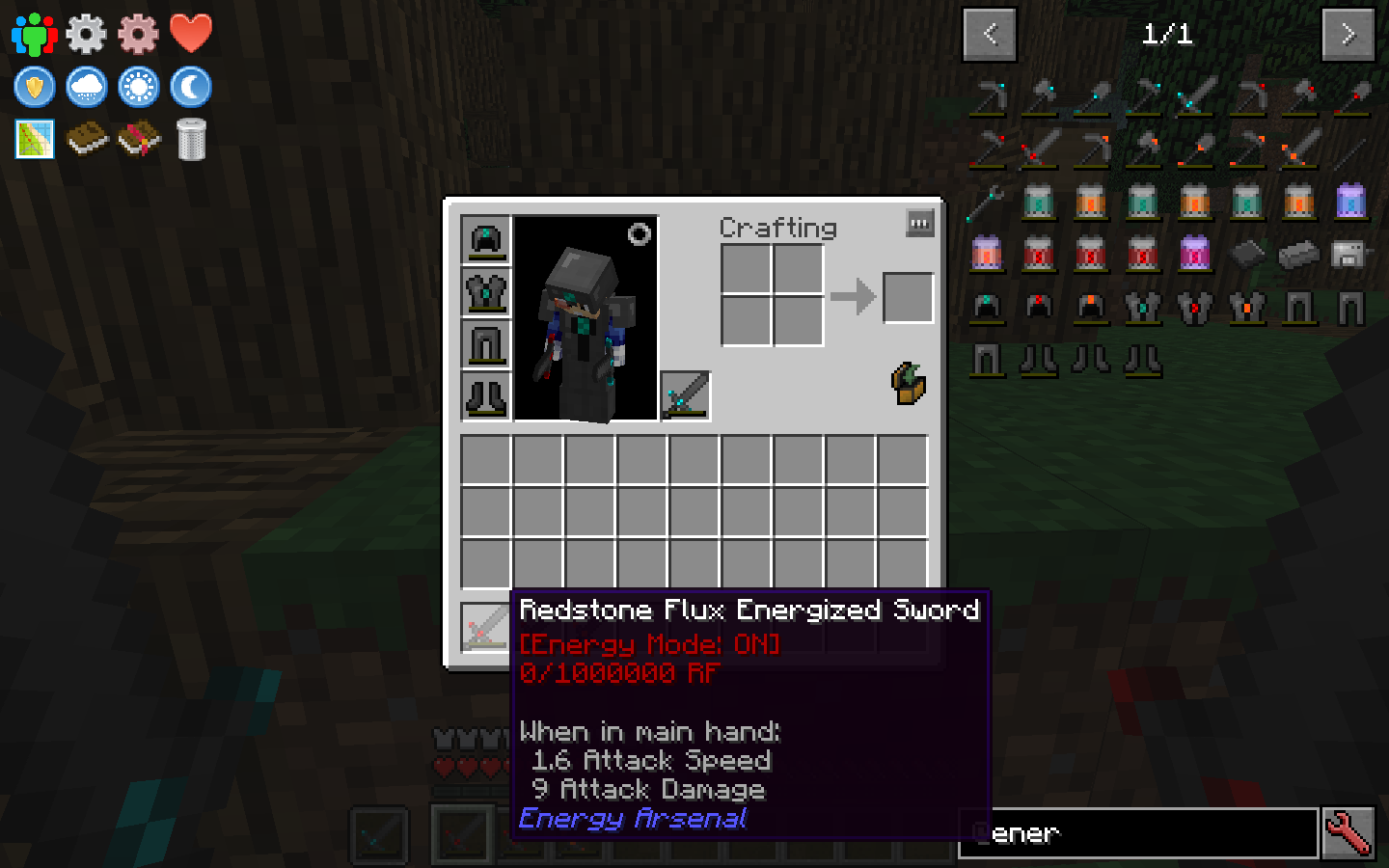
Task: Click the Energy Arsenal mod link
Action: coord(632,819)
